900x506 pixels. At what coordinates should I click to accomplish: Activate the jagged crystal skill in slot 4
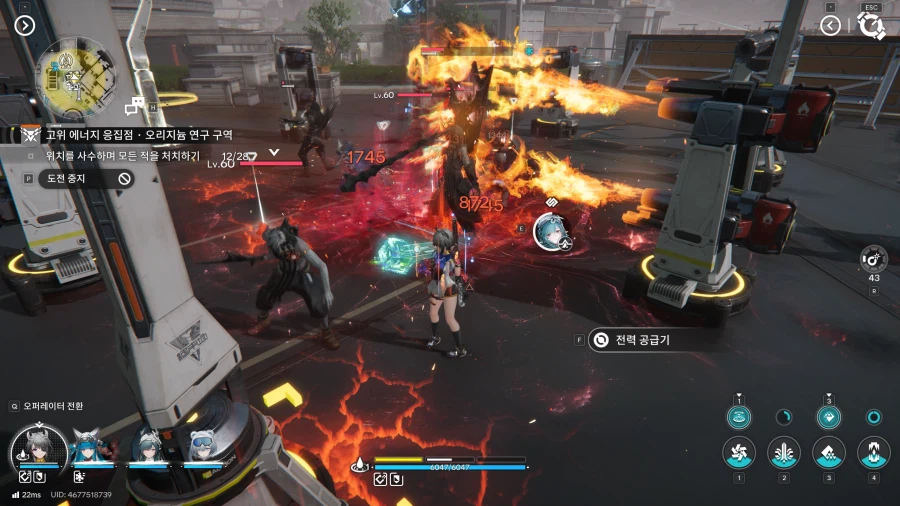pos(874,452)
